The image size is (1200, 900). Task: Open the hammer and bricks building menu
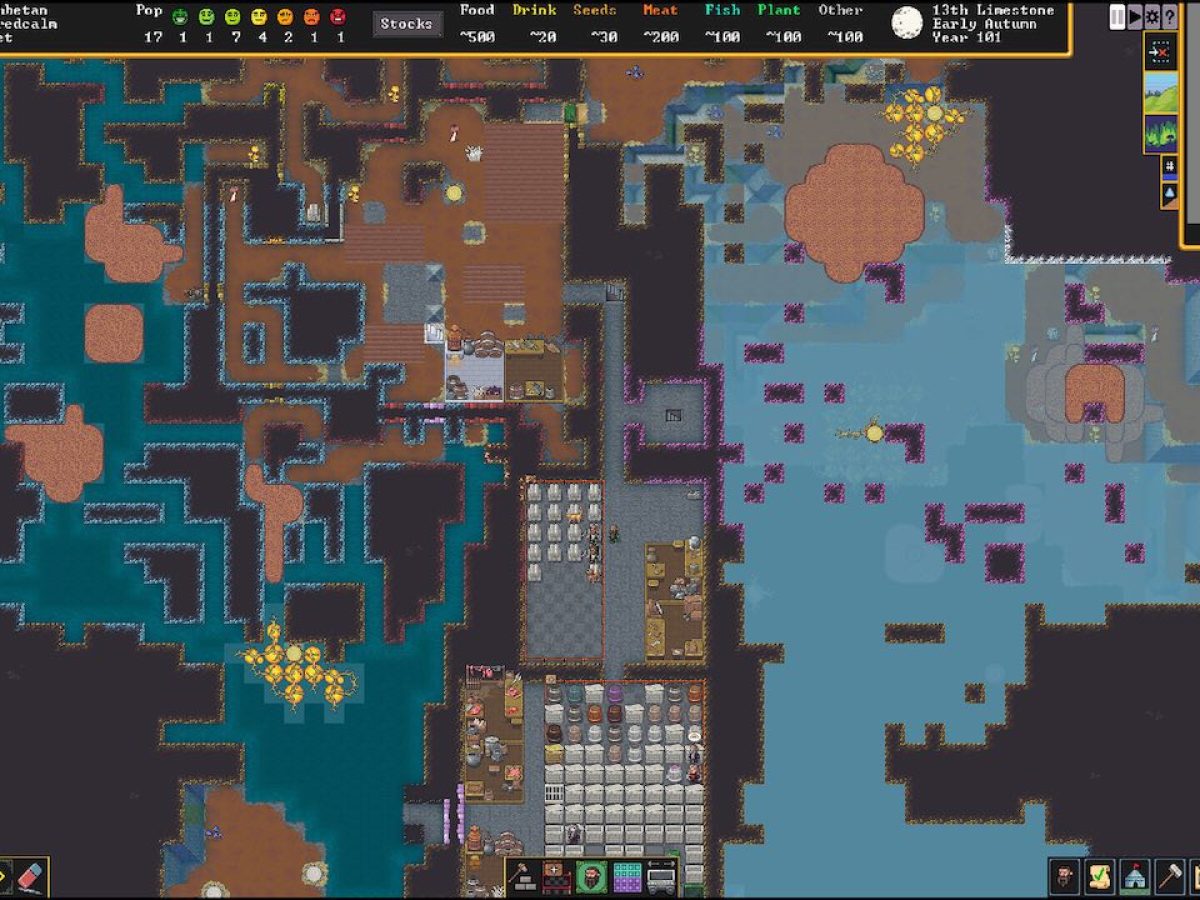[523, 877]
